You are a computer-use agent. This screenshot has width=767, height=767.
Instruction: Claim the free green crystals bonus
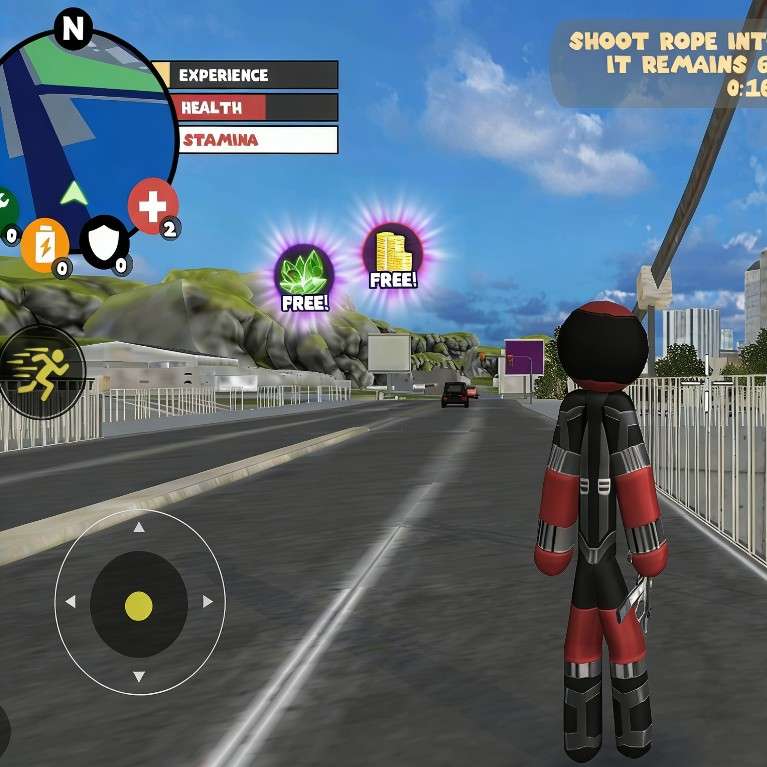[305, 276]
